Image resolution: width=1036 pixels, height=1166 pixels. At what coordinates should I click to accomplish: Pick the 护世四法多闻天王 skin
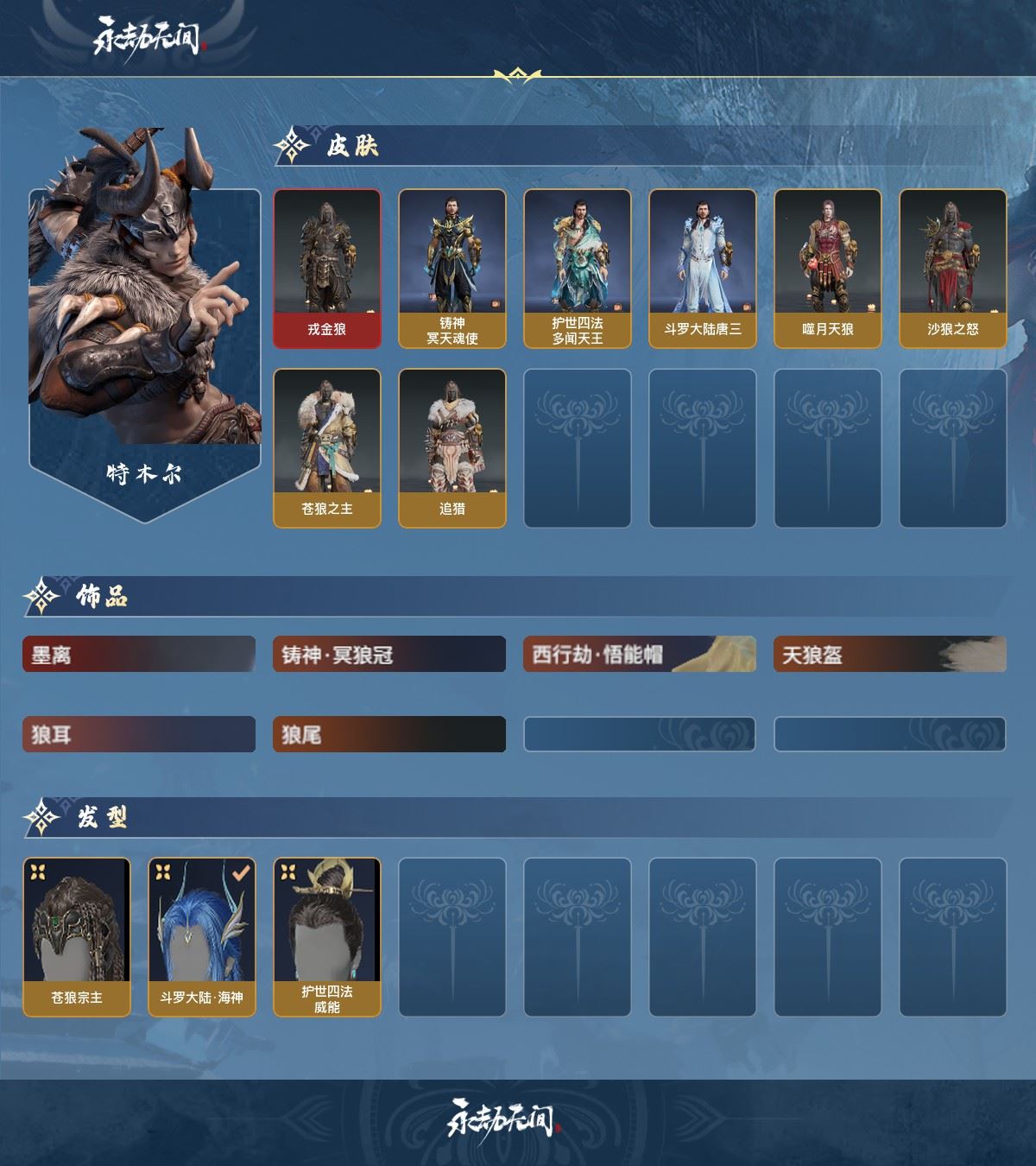pos(578,269)
